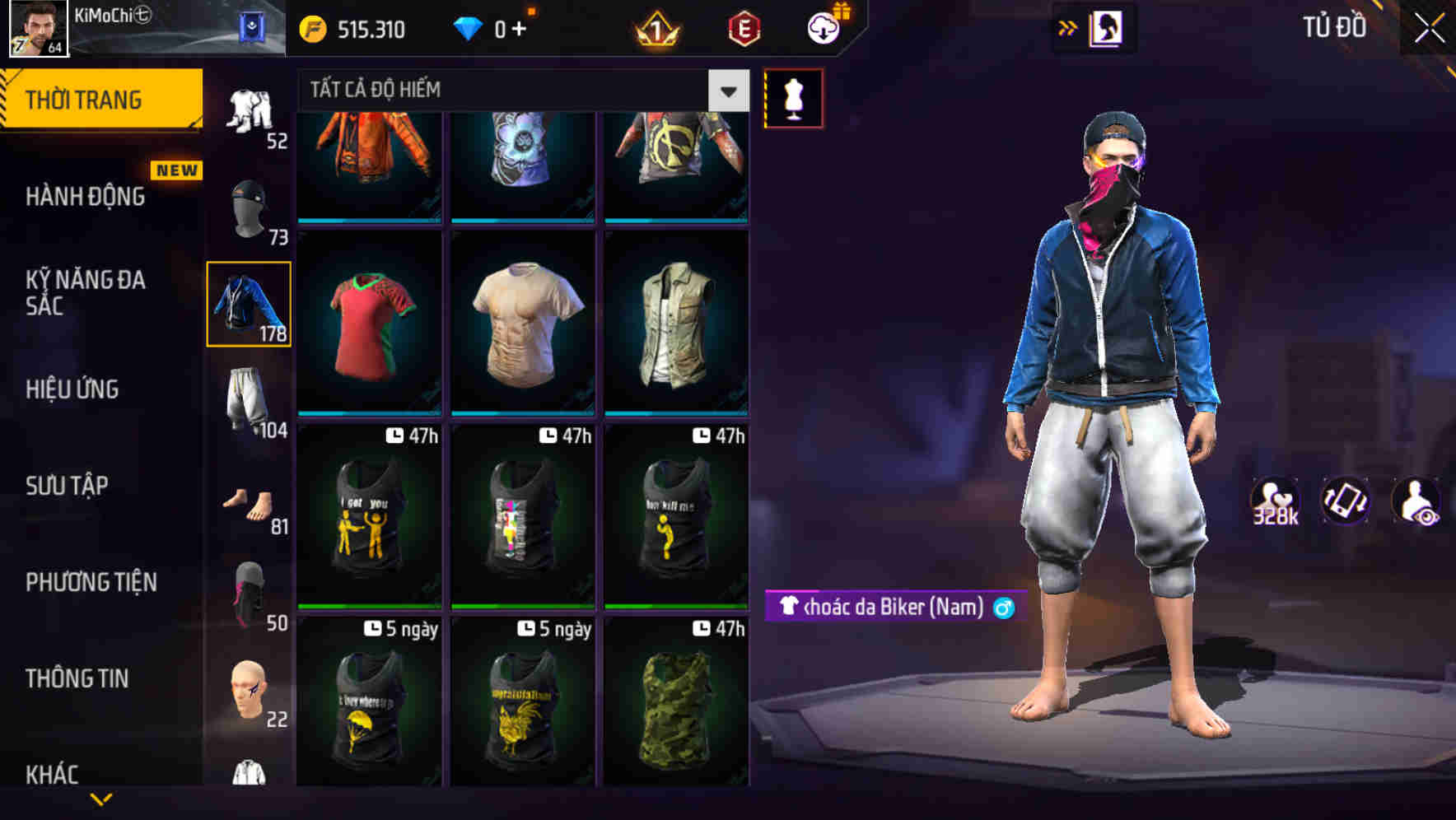This screenshot has height=820, width=1456.
Task: Select the mannequin preview icon
Action: point(793,98)
